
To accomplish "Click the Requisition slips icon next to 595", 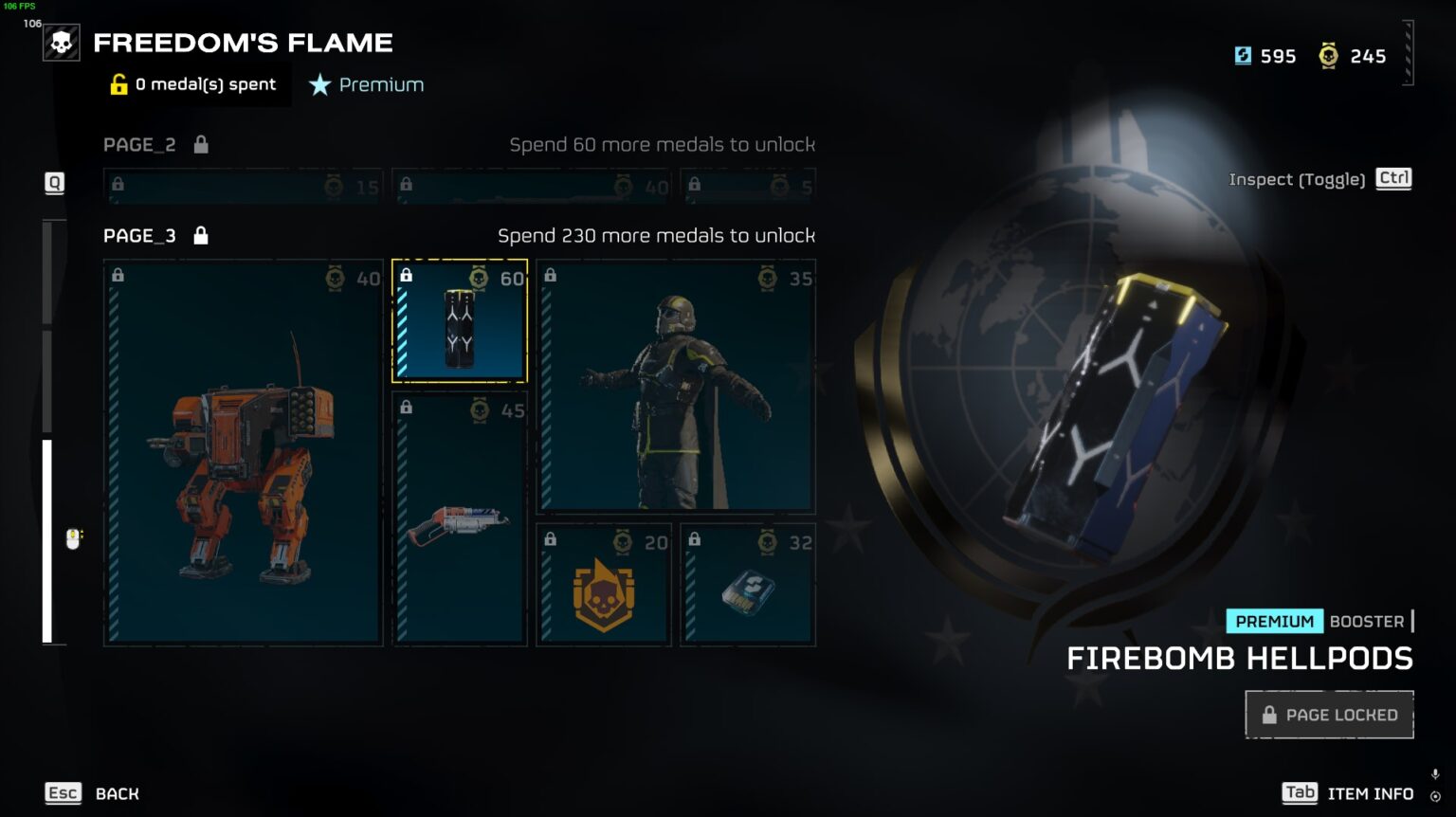I will [1243, 56].
